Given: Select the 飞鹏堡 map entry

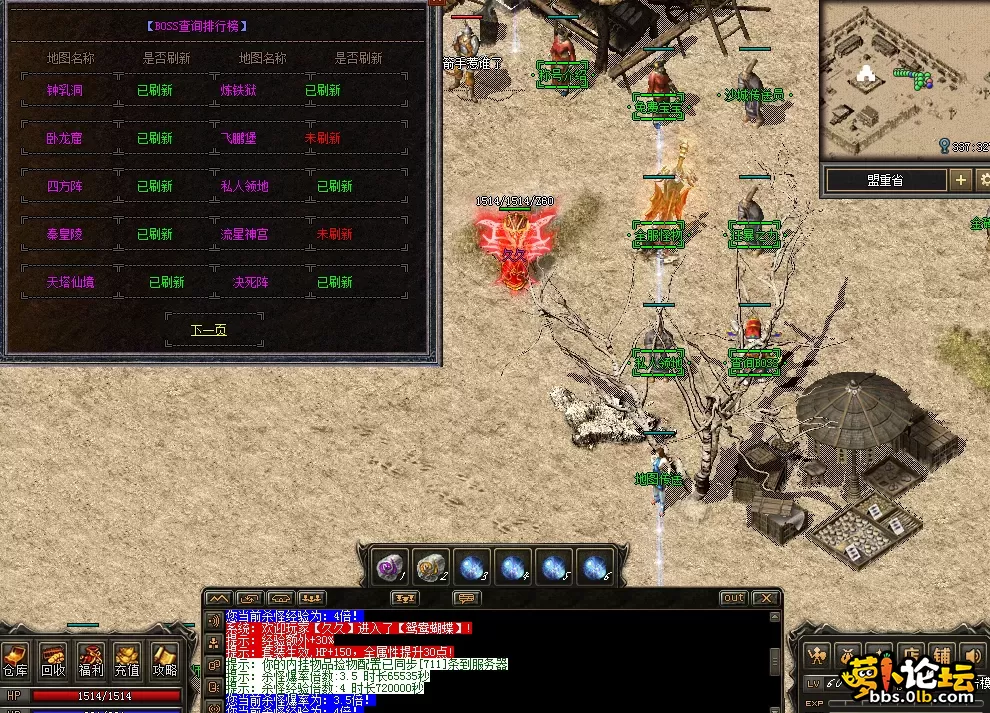Looking at the screenshot, I should point(239,138).
